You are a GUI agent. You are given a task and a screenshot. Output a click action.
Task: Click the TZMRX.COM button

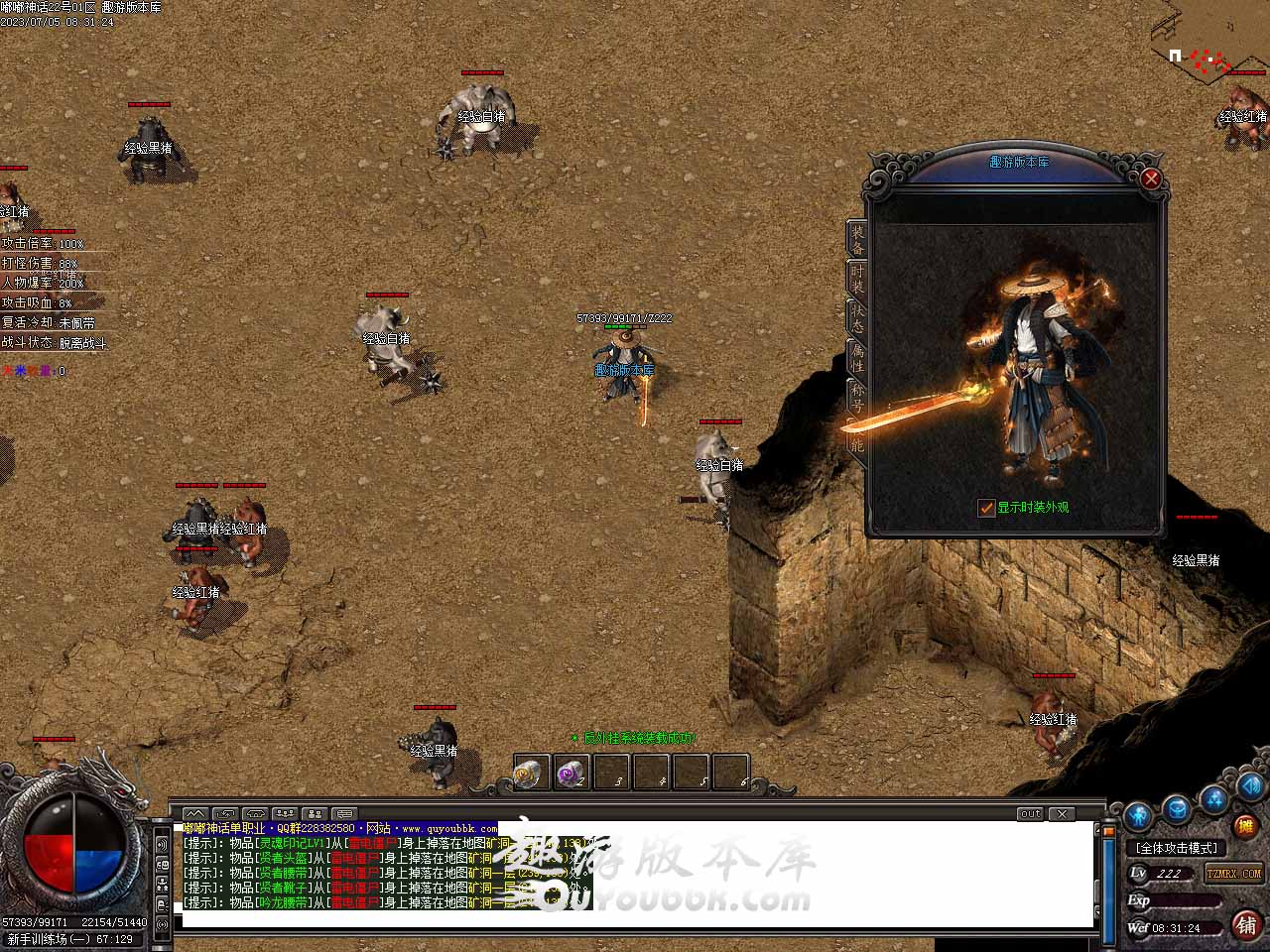[x=1233, y=873]
